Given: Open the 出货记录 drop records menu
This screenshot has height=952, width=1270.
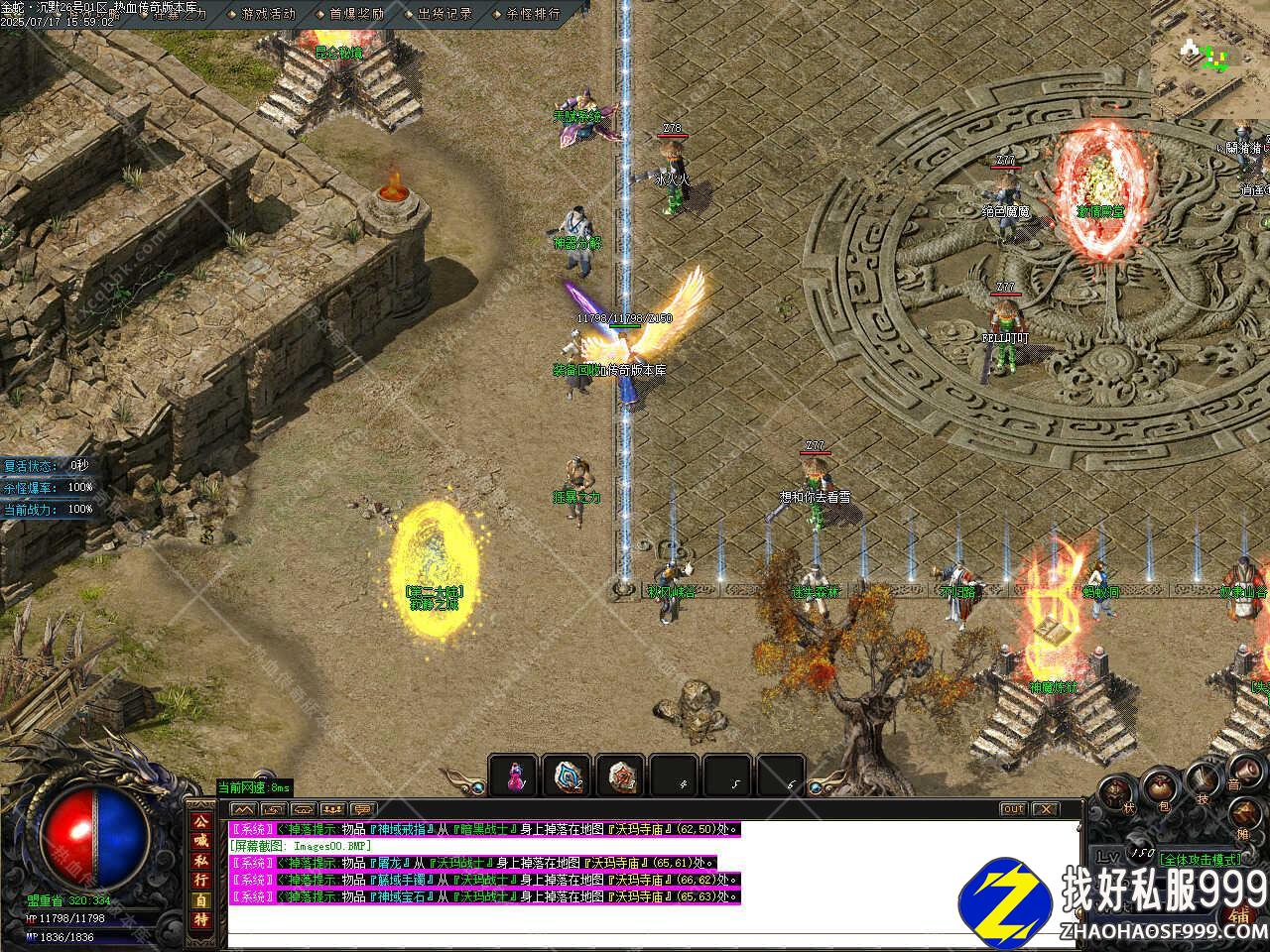Looking at the screenshot, I should (444, 14).
